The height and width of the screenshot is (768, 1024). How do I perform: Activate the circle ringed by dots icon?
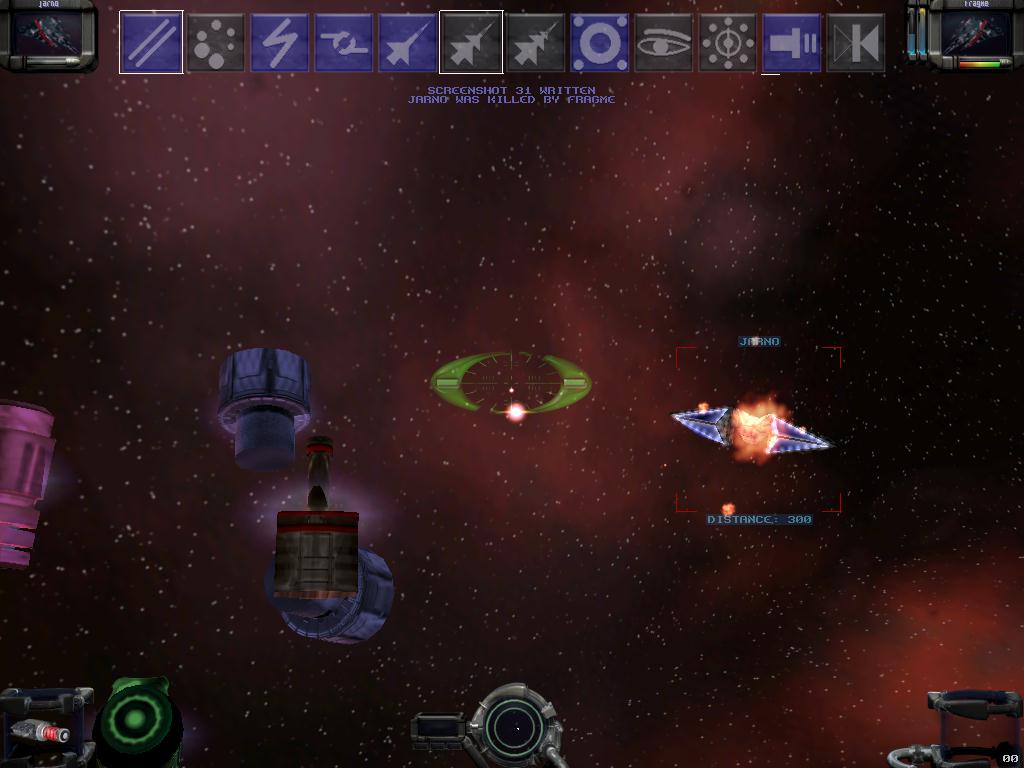(728, 42)
